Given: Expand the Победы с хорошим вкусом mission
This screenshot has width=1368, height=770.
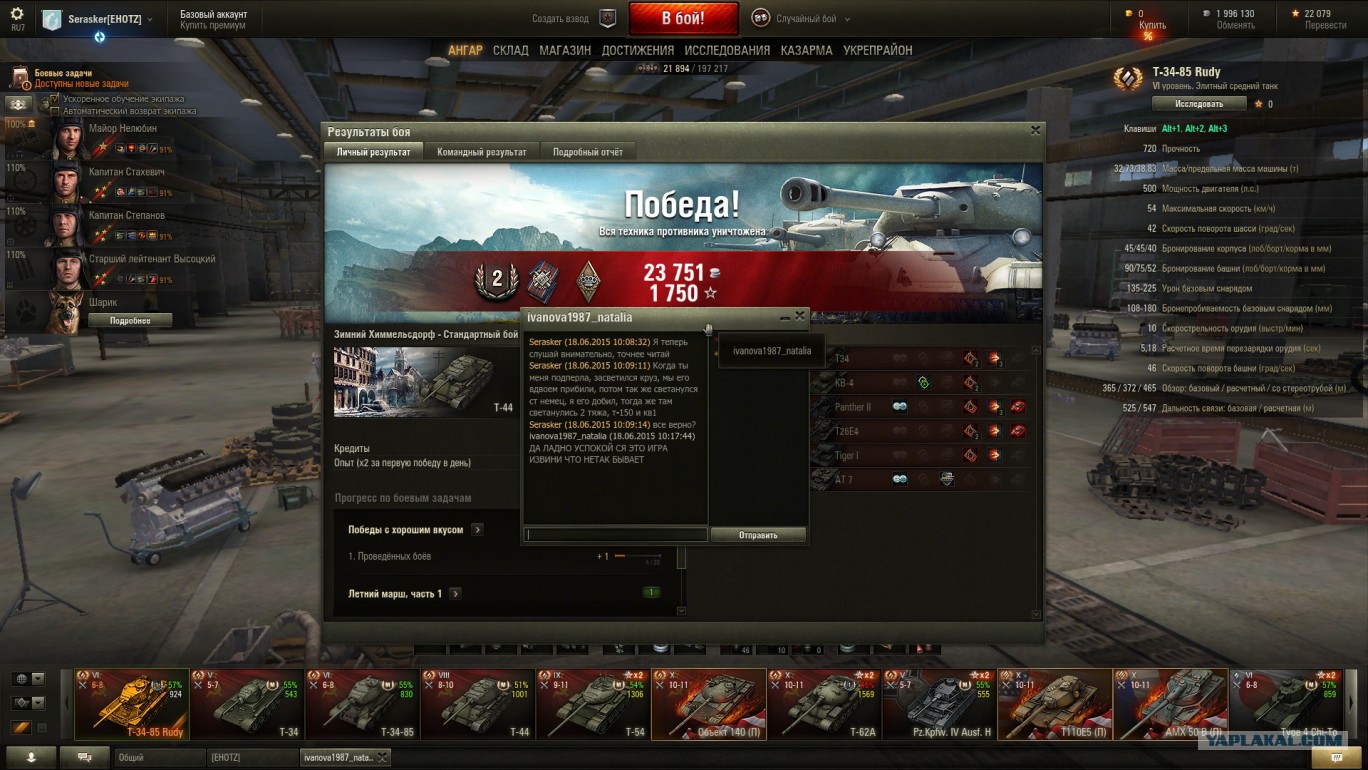Looking at the screenshot, I should click(x=477, y=530).
